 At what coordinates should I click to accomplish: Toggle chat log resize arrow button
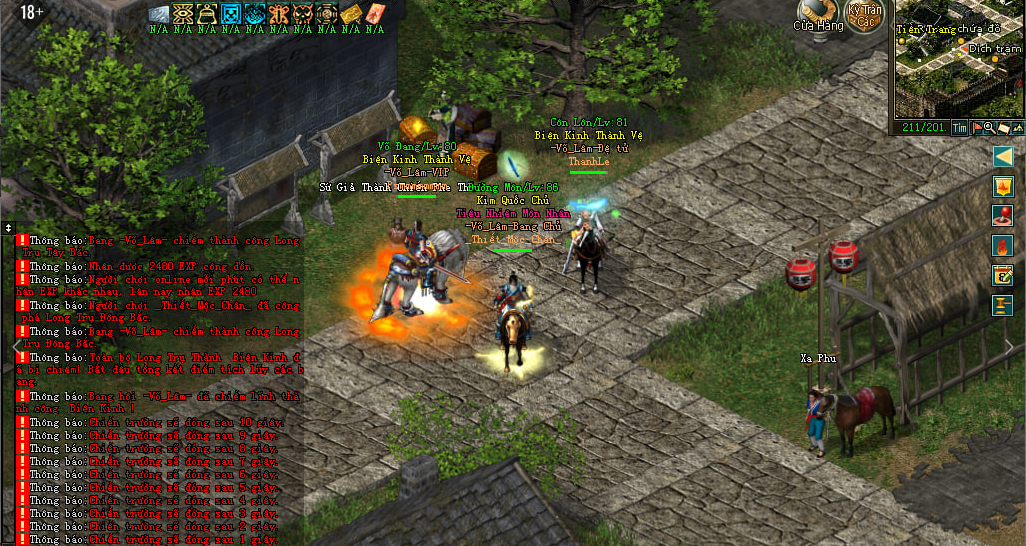(8, 227)
